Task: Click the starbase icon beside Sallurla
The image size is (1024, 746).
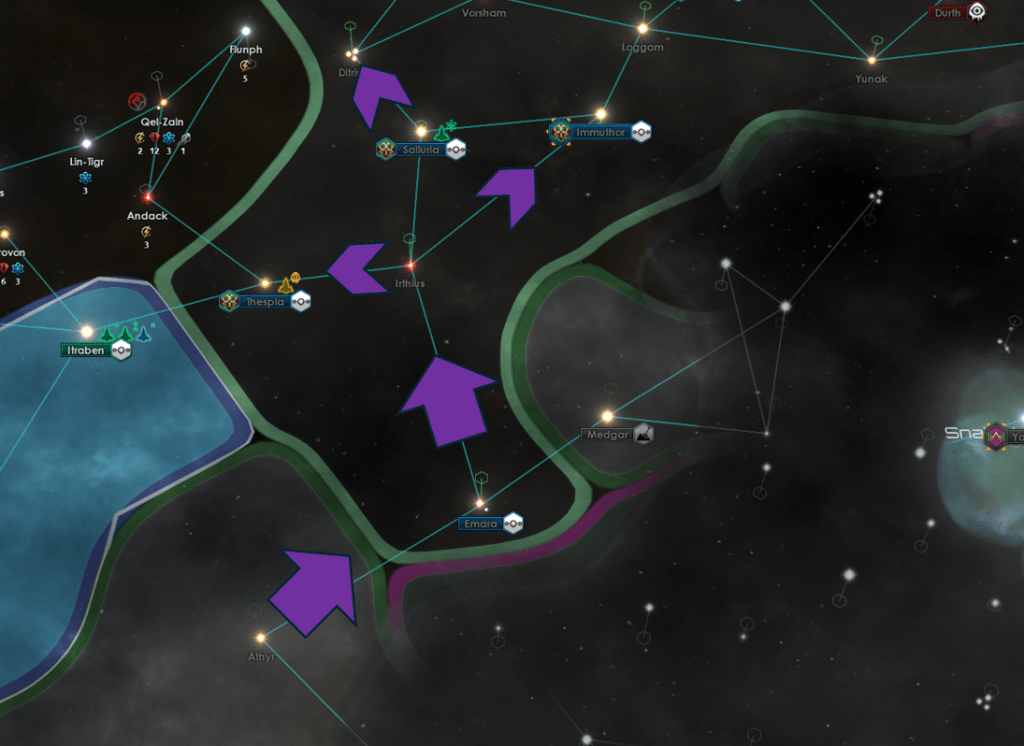Action: (x=456, y=150)
